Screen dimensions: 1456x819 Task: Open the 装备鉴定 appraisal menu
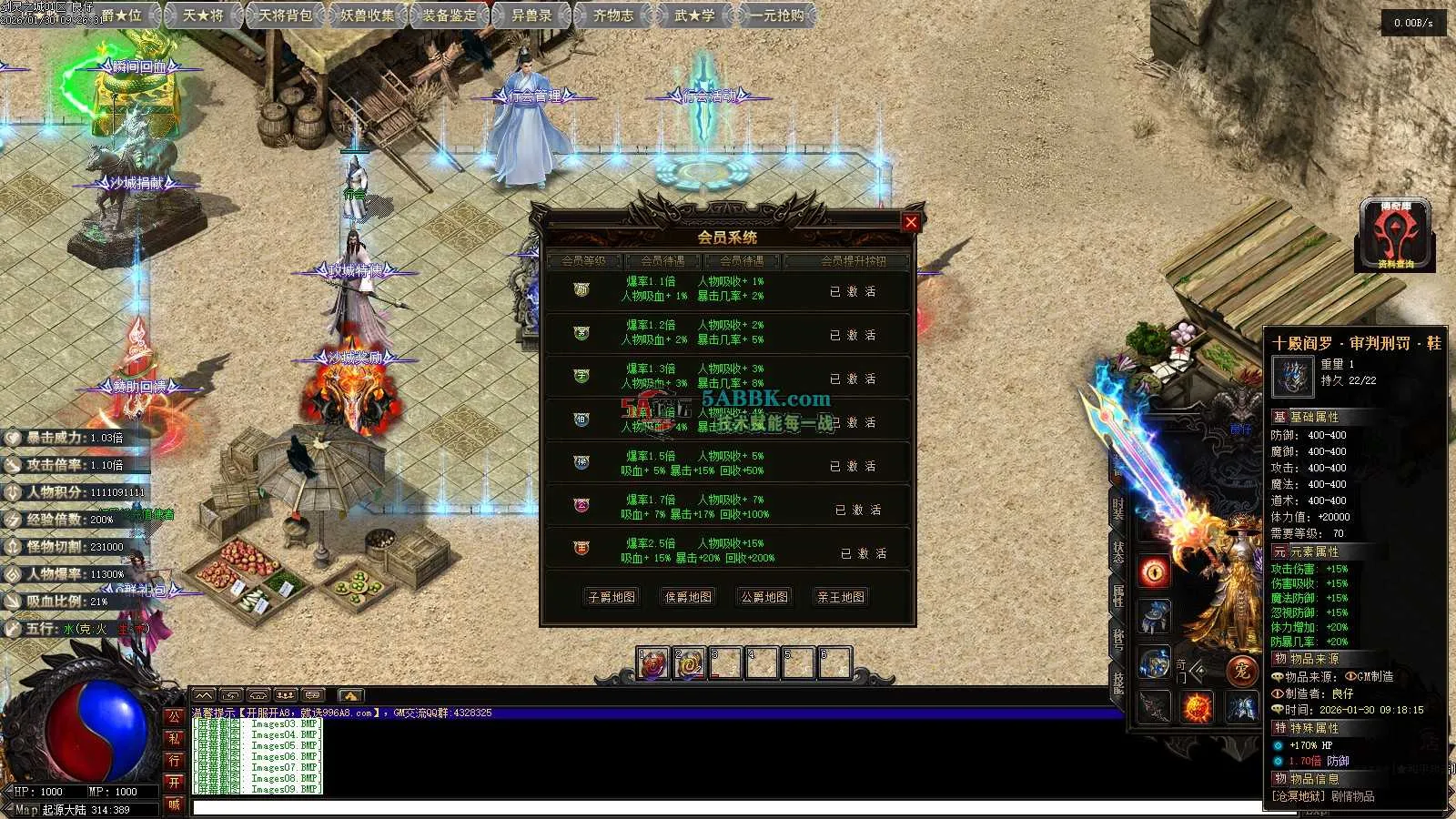point(450,15)
